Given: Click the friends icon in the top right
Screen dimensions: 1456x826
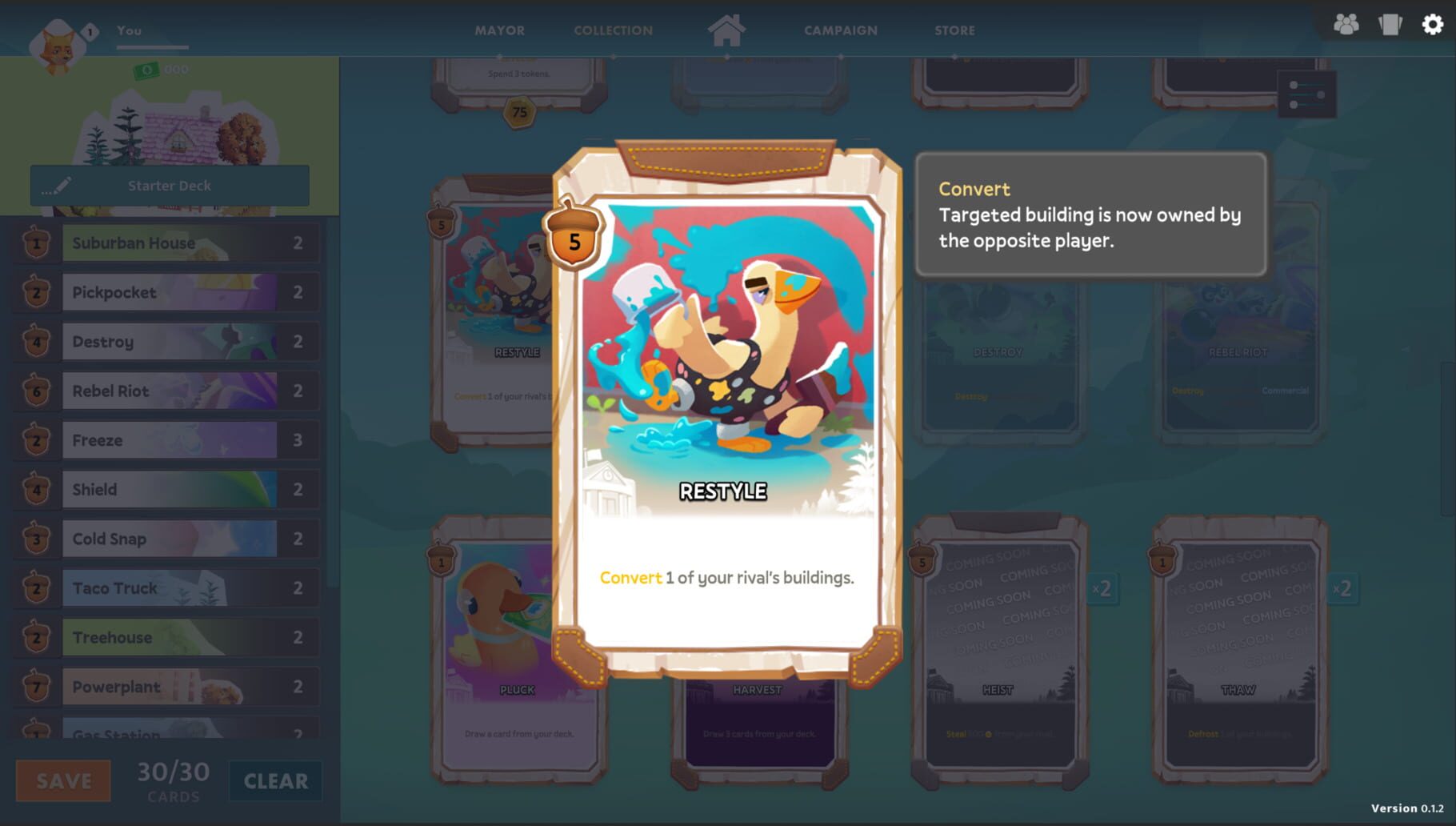Looking at the screenshot, I should [x=1347, y=25].
